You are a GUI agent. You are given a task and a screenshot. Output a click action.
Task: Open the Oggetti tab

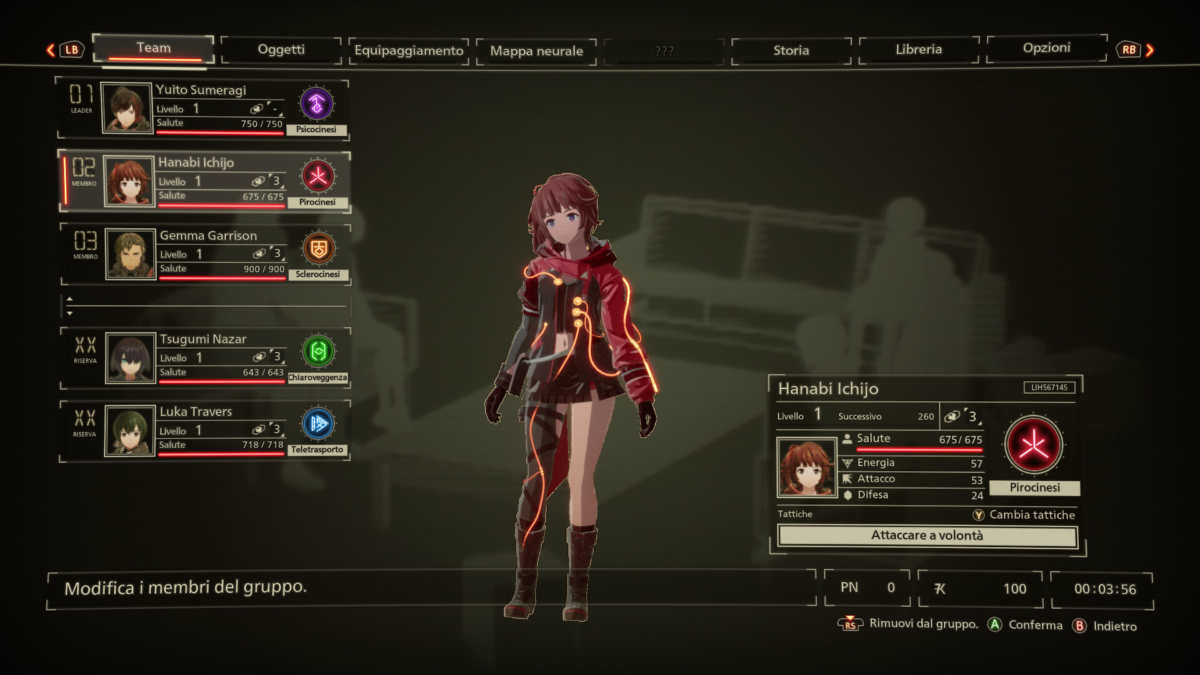tap(280, 49)
